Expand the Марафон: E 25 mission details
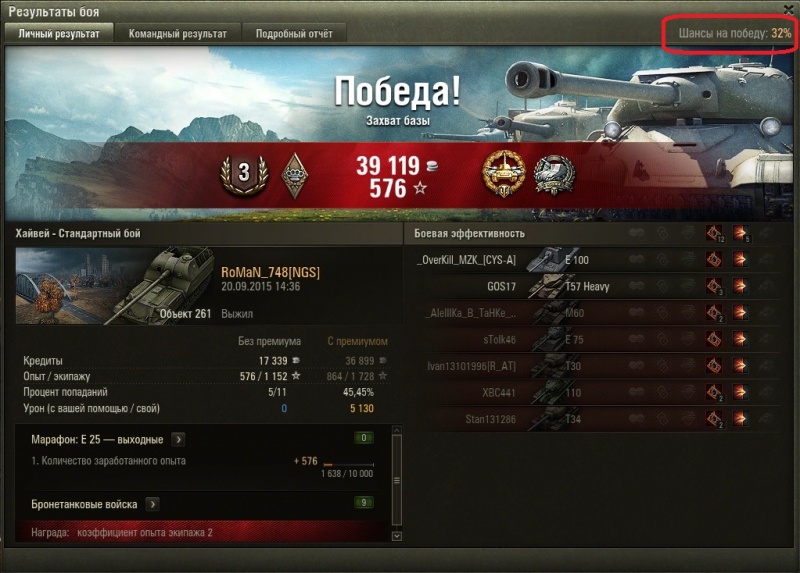Viewport: 800px width, 573px height. 177,438
